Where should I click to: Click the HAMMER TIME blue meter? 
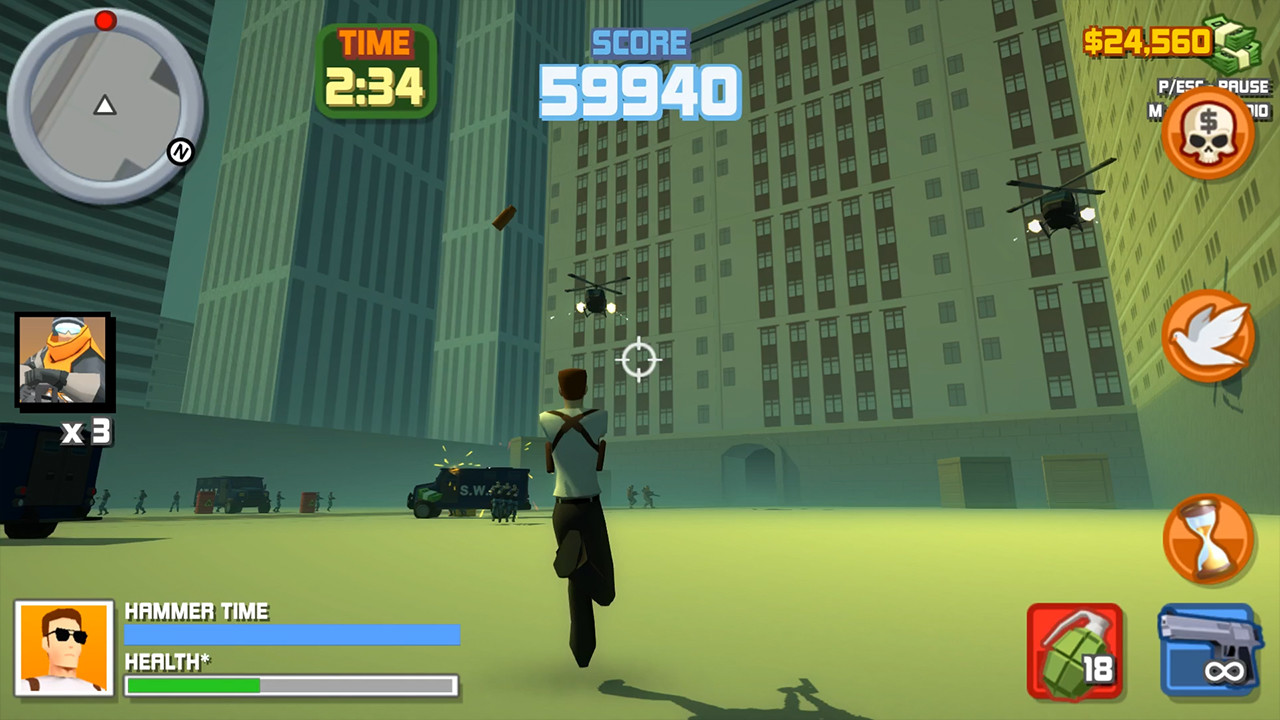tap(290, 635)
